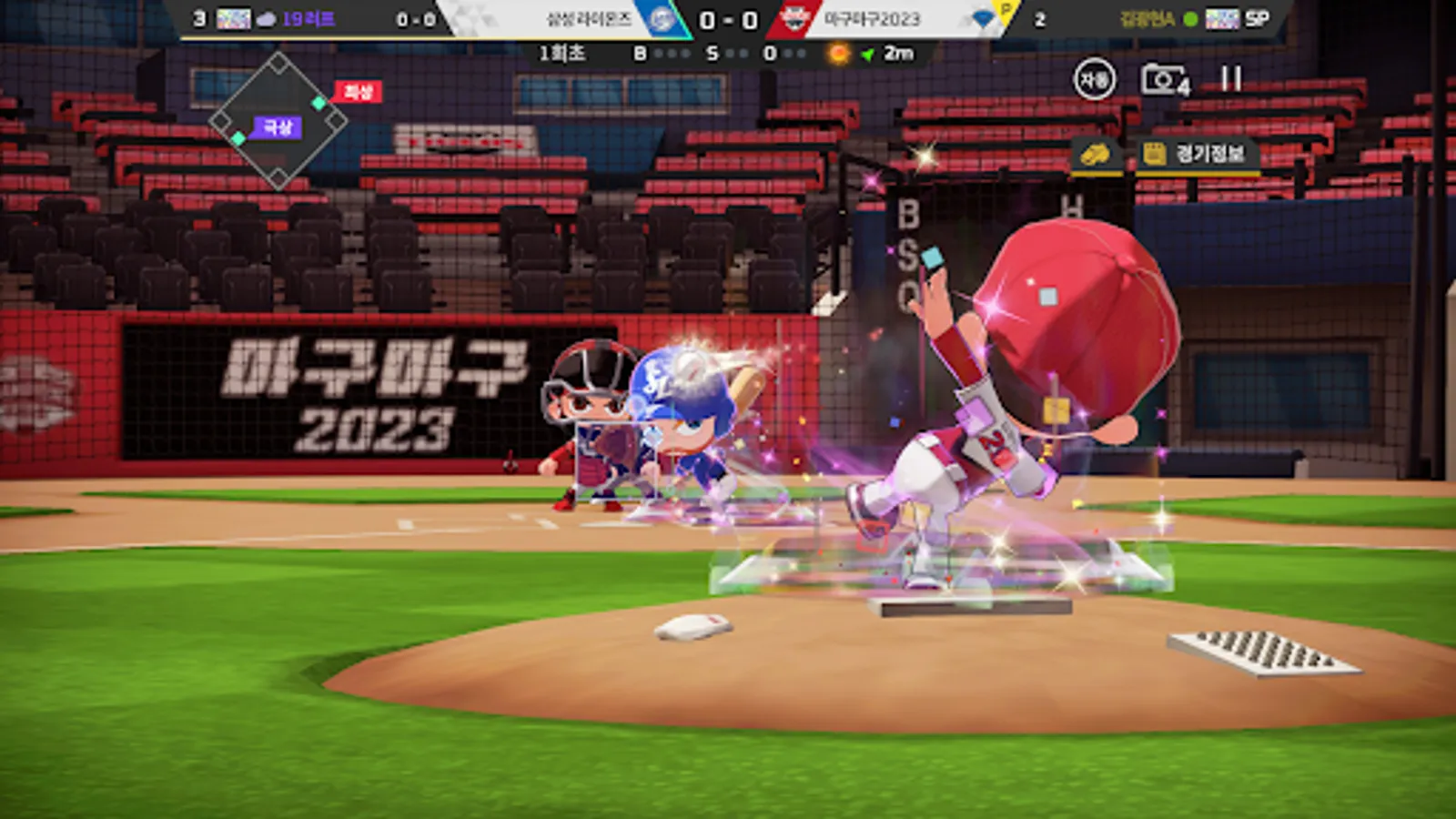Screen dimensions: 1456x819
Task: Click the 마구마구2023 team emblem
Action: [794, 16]
